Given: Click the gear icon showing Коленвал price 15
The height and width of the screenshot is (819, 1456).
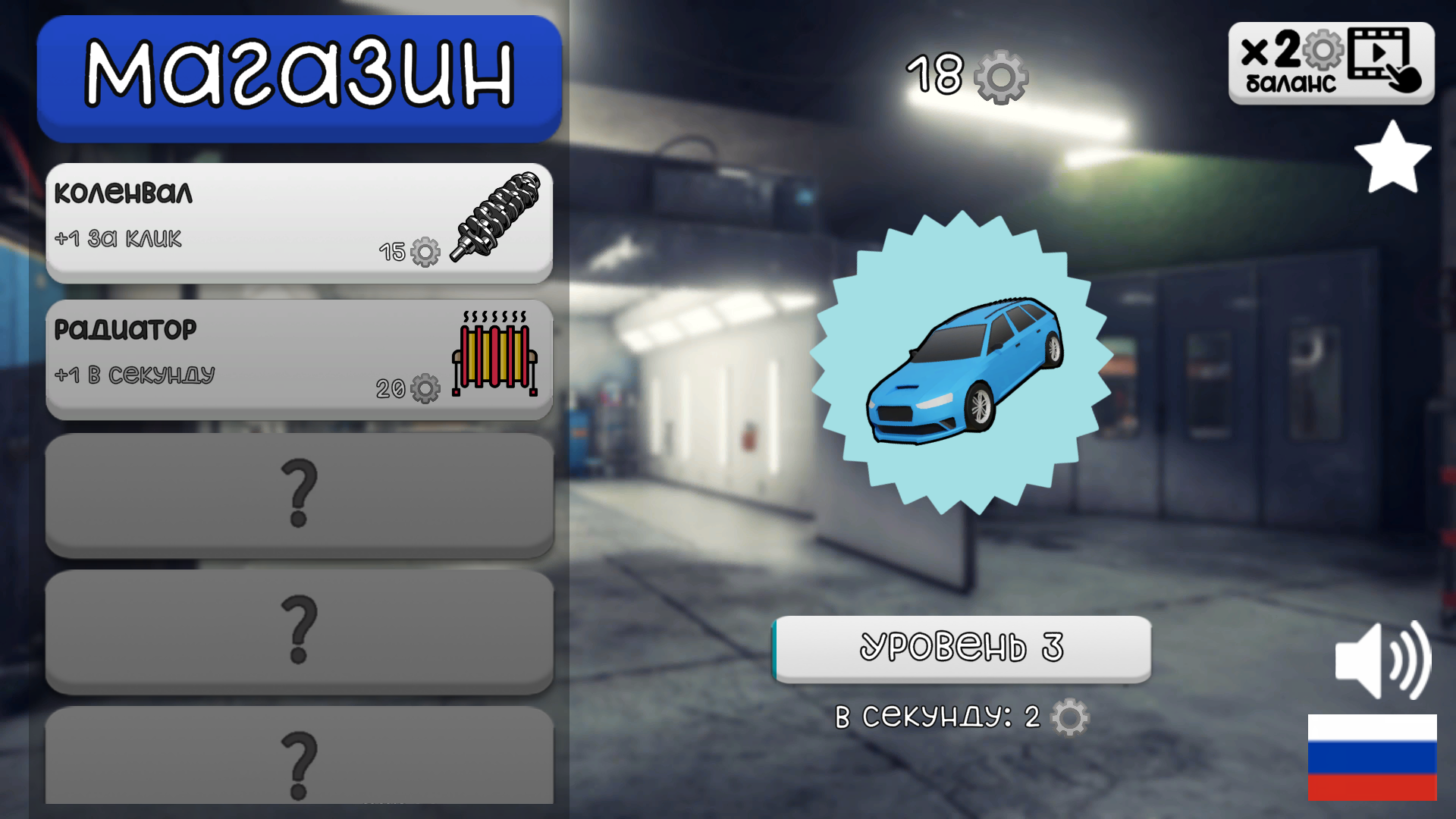Looking at the screenshot, I should coord(423,253).
